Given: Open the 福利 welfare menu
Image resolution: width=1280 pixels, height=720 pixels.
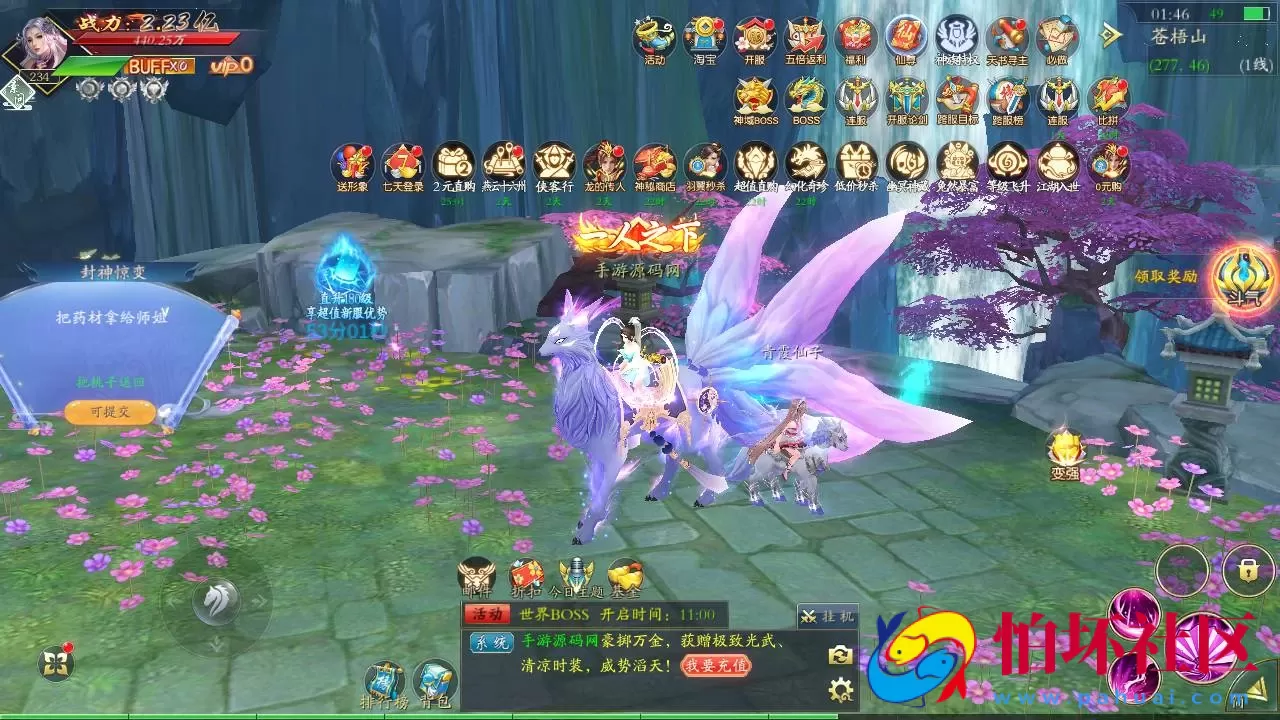Looking at the screenshot, I should coord(856,39).
